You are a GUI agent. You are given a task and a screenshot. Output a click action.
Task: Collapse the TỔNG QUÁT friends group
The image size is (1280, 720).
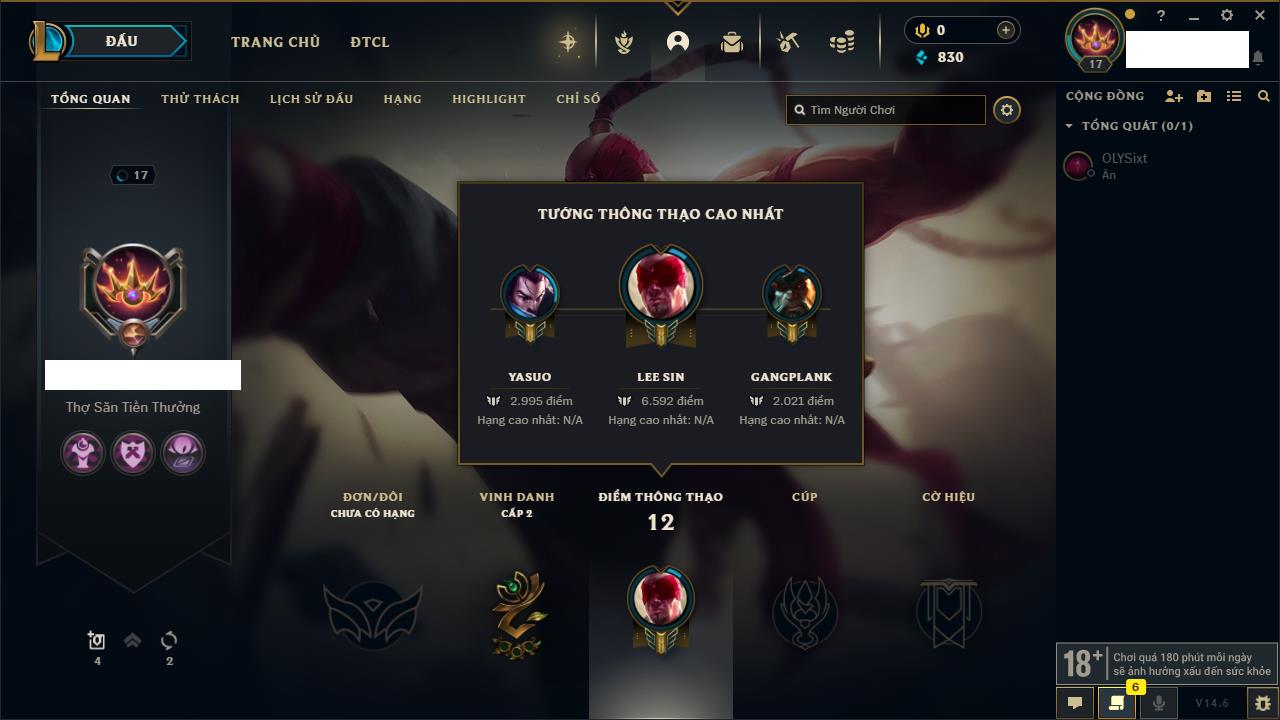pyautogui.click(x=1069, y=126)
